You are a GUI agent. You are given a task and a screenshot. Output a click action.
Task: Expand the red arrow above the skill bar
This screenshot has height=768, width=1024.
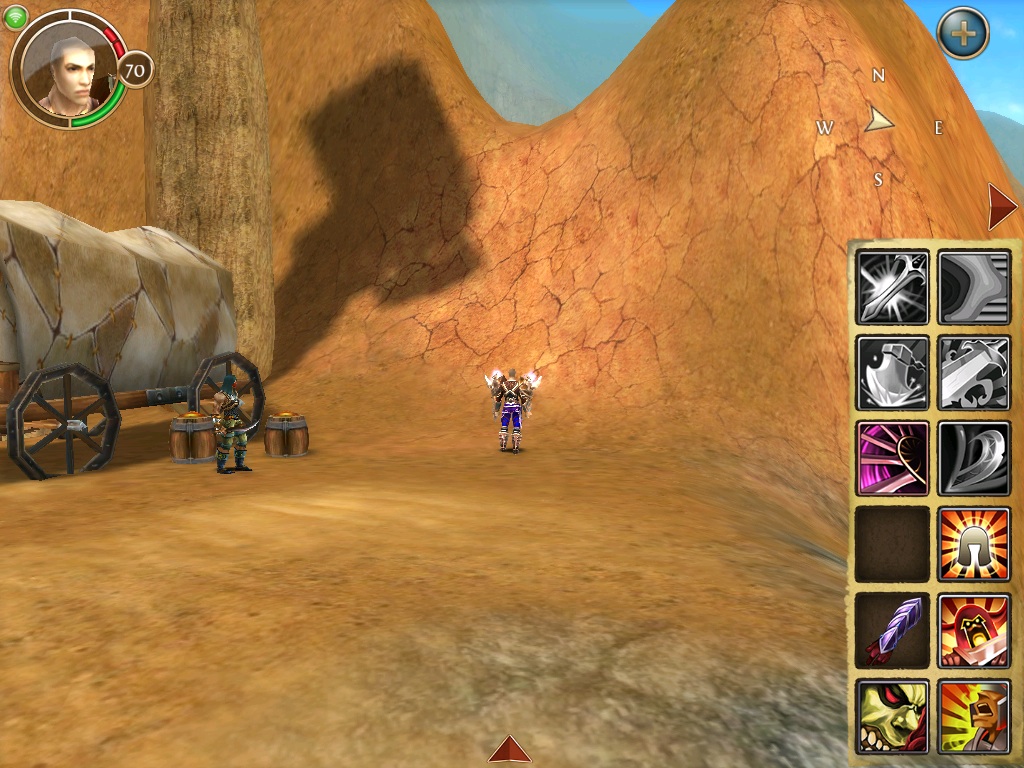(x=1001, y=207)
